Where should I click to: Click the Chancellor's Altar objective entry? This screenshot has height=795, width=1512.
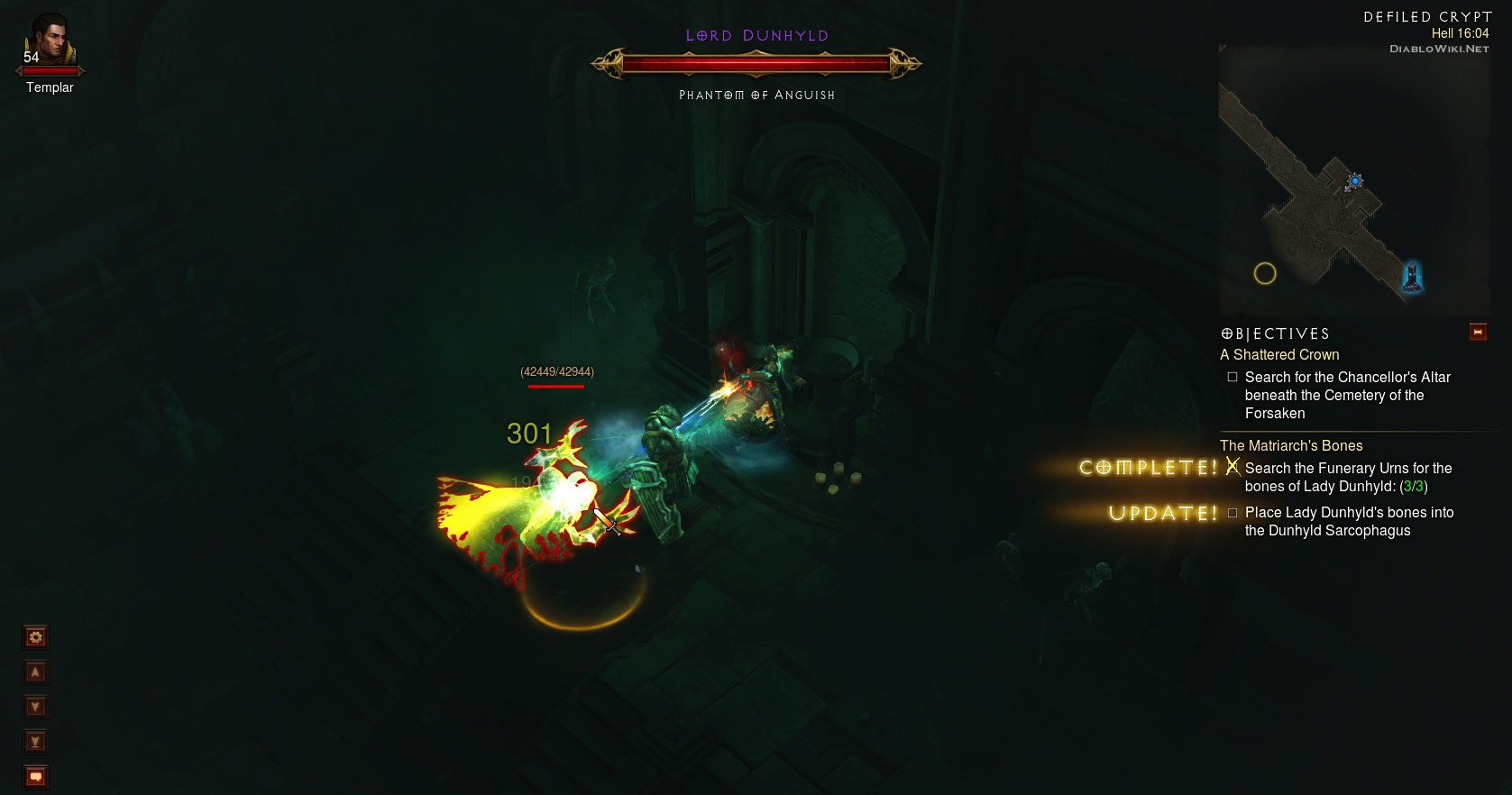pos(1347,395)
